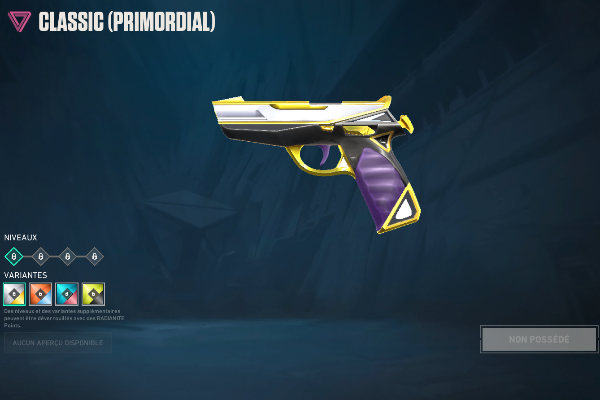Pick the cyan and pink variant

click(67, 294)
